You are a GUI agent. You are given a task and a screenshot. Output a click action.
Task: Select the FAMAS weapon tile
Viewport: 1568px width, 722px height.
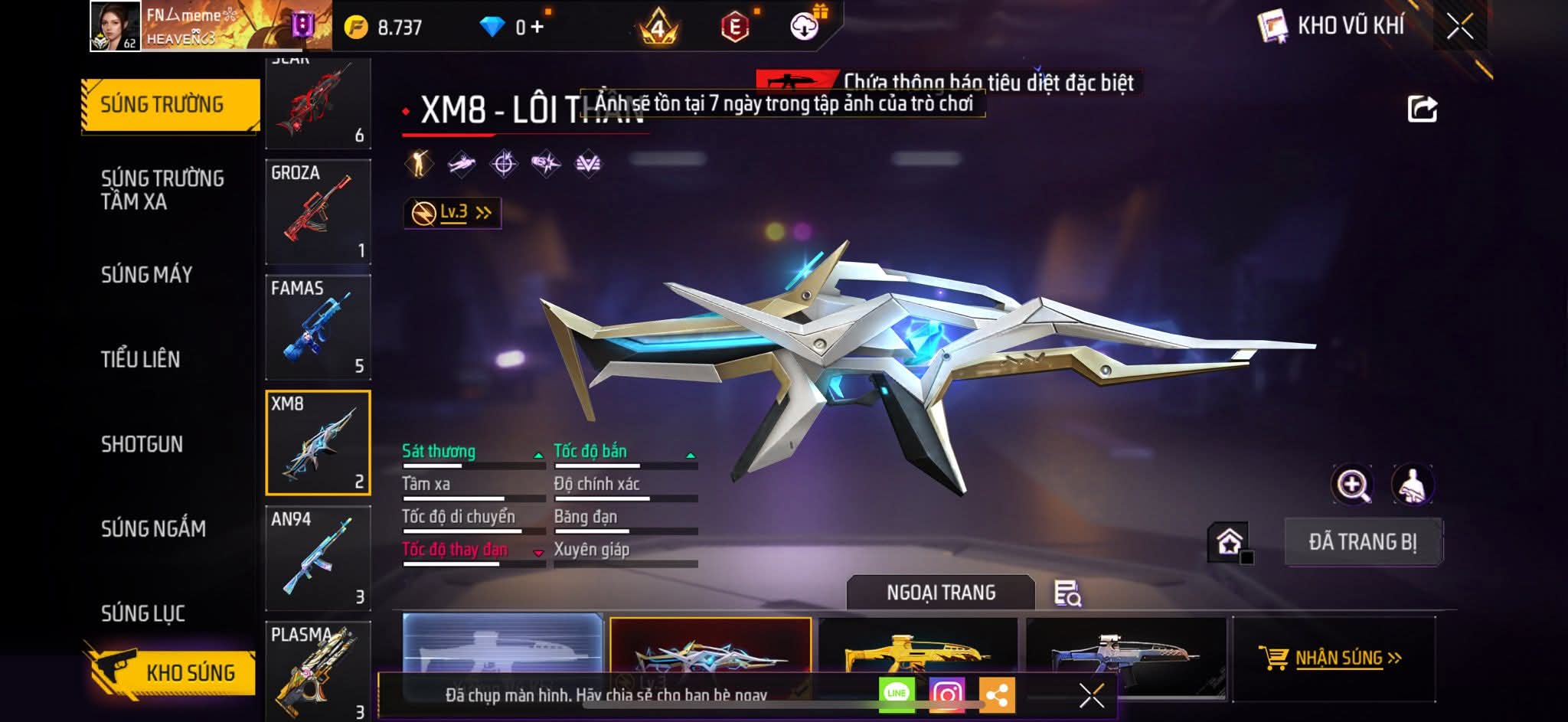coord(318,328)
